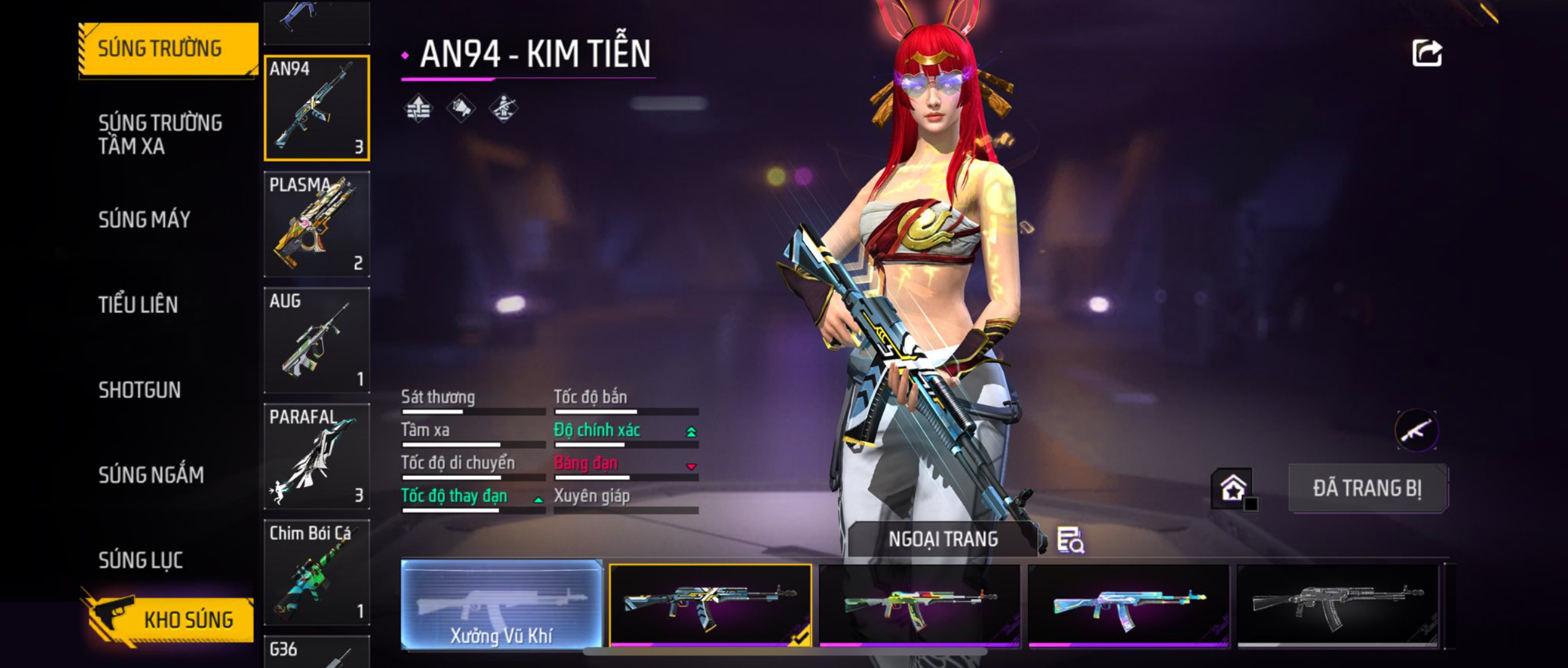Open the Ngoại Trang search list icon
Image resolution: width=1568 pixels, height=668 pixels.
[x=1070, y=540]
